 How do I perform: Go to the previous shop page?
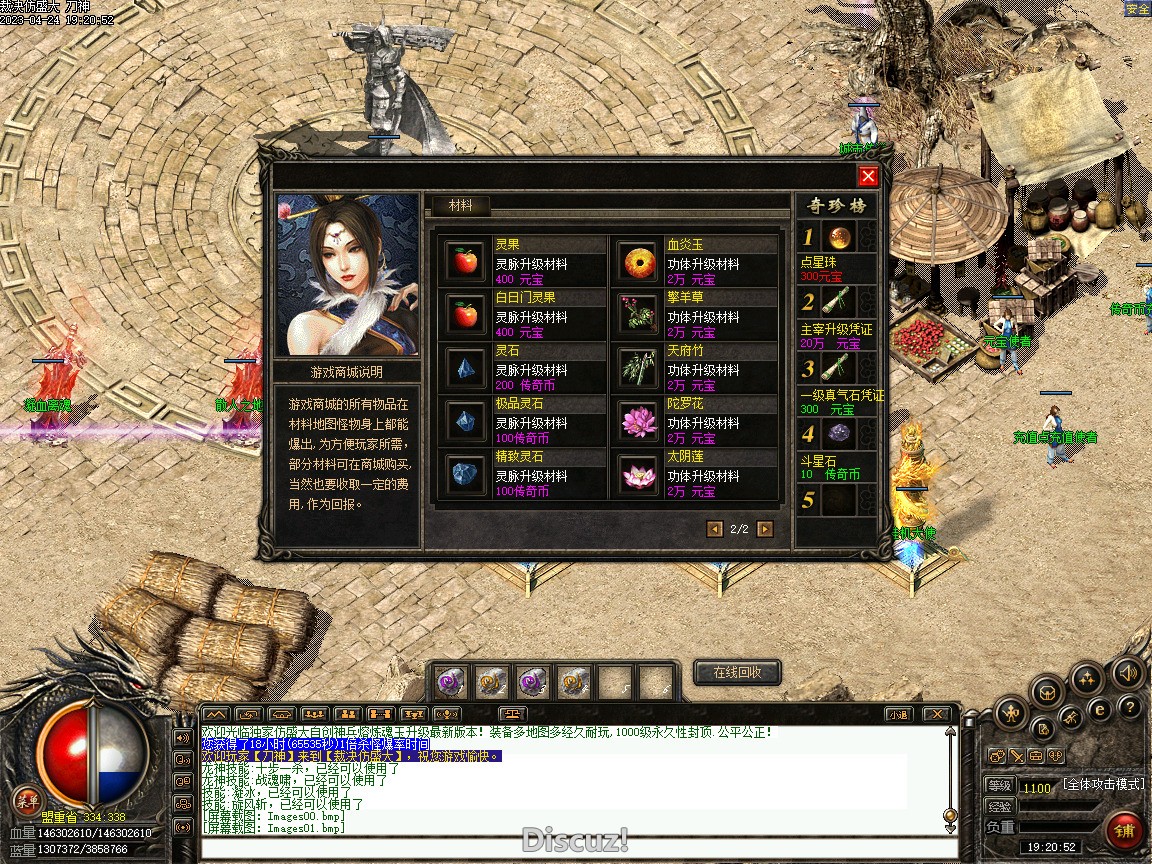tap(714, 529)
